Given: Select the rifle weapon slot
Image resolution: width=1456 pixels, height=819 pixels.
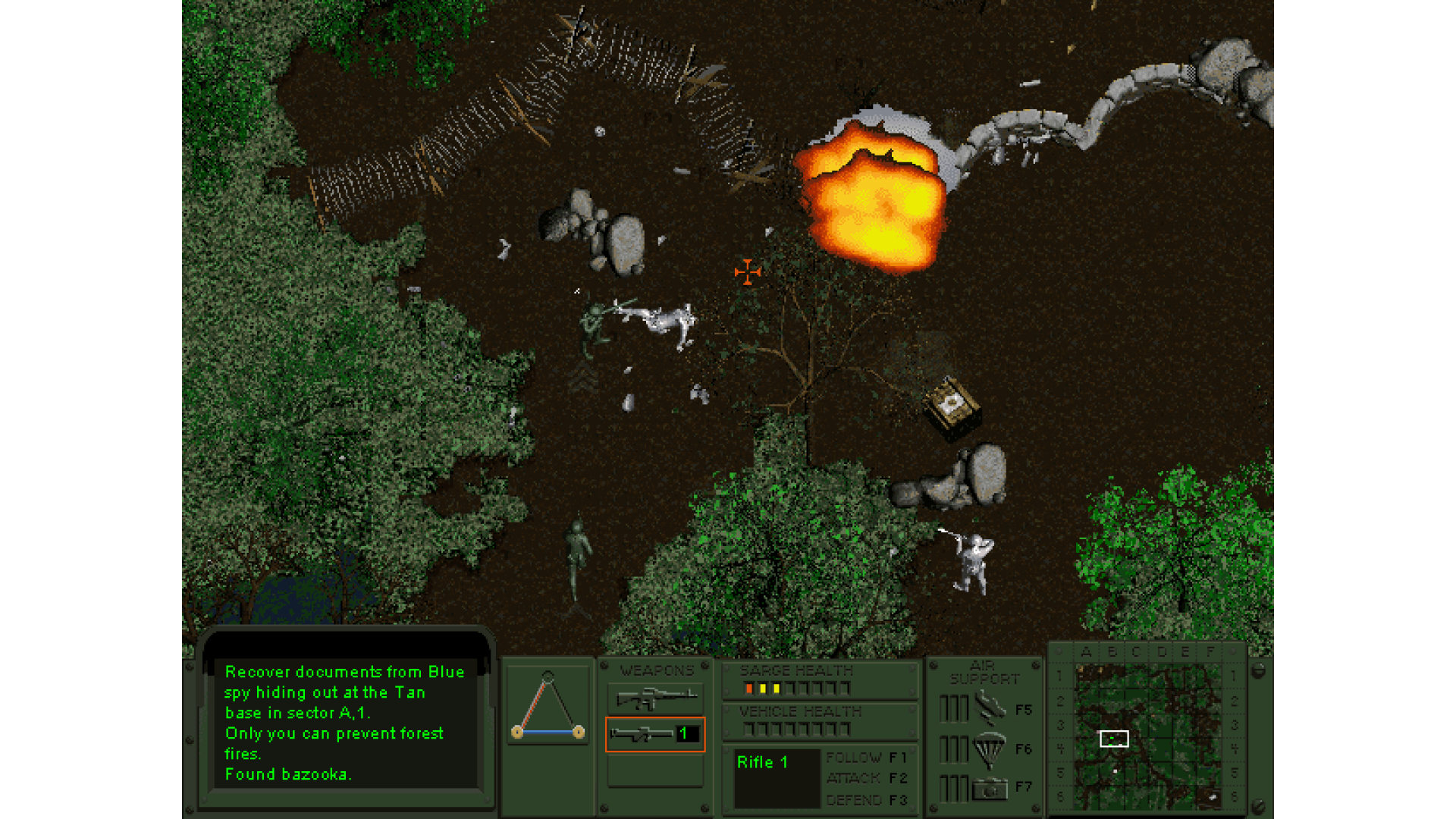Looking at the screenshot, I should (x=655, y=698).
